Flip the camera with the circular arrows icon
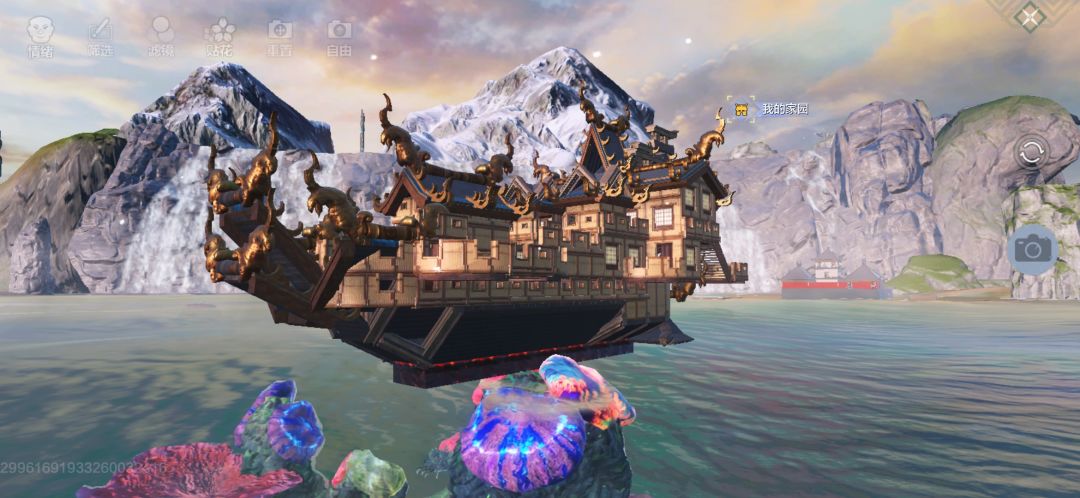Viewport: 1080px width, 498px height. pos(1031,153)
